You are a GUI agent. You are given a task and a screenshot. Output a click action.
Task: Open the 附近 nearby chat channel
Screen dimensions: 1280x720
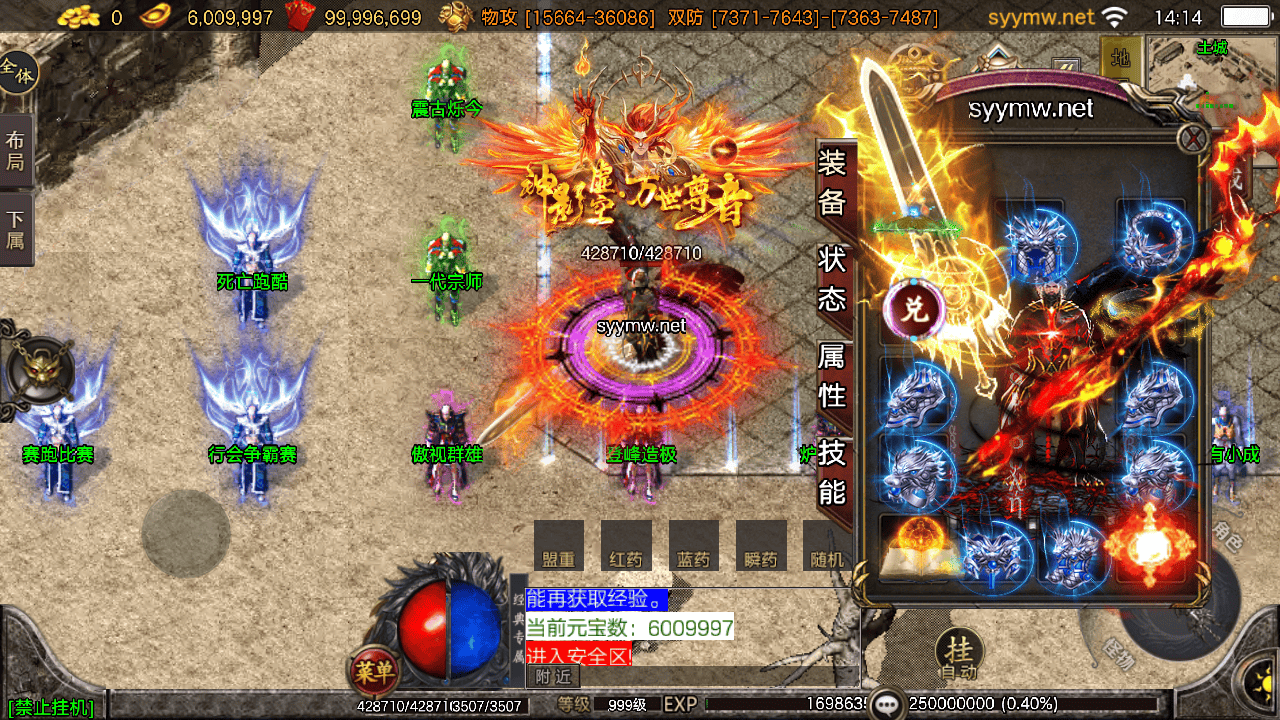(x=552, y=677)
